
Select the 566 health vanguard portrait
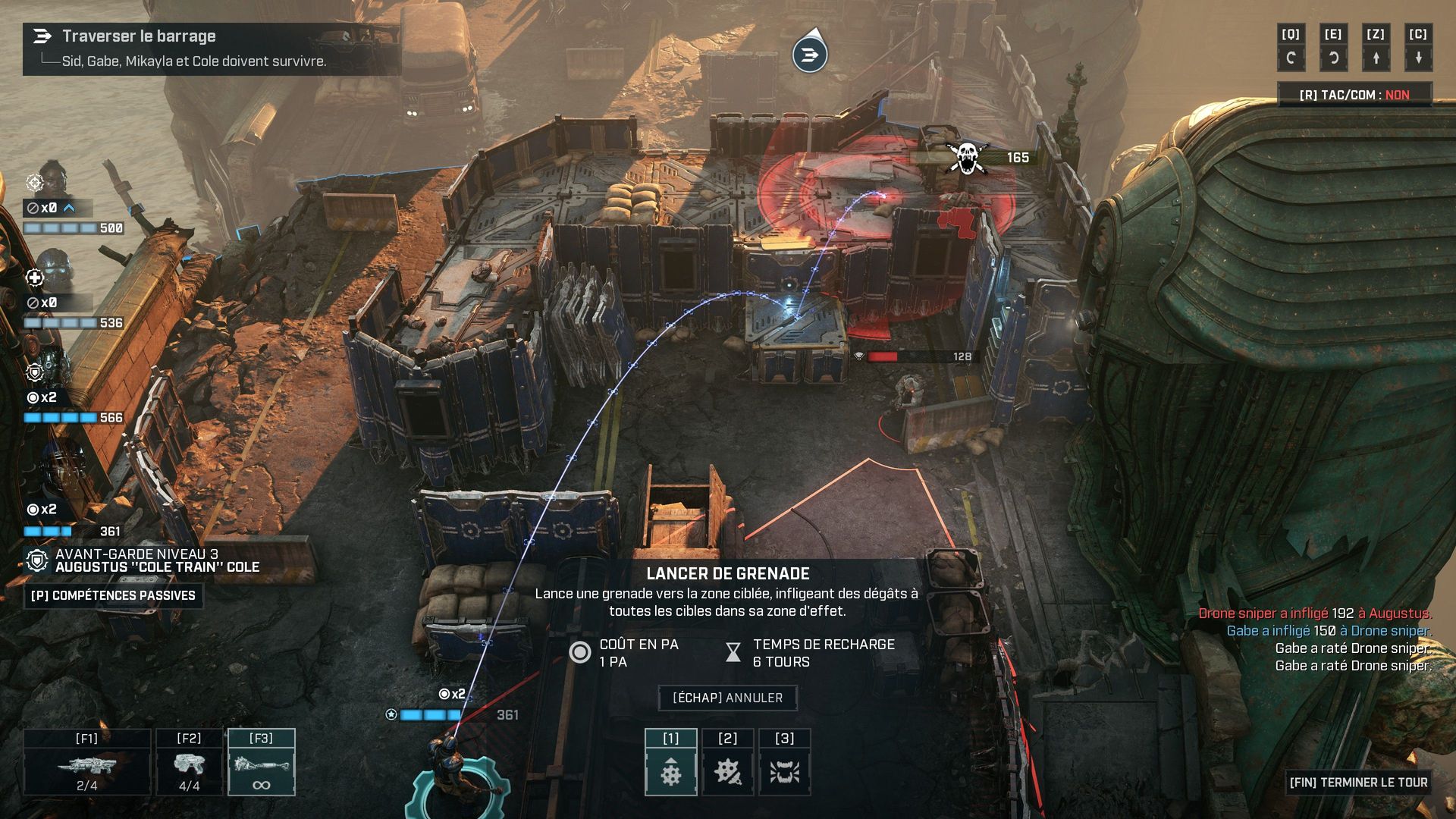(53, 368)
